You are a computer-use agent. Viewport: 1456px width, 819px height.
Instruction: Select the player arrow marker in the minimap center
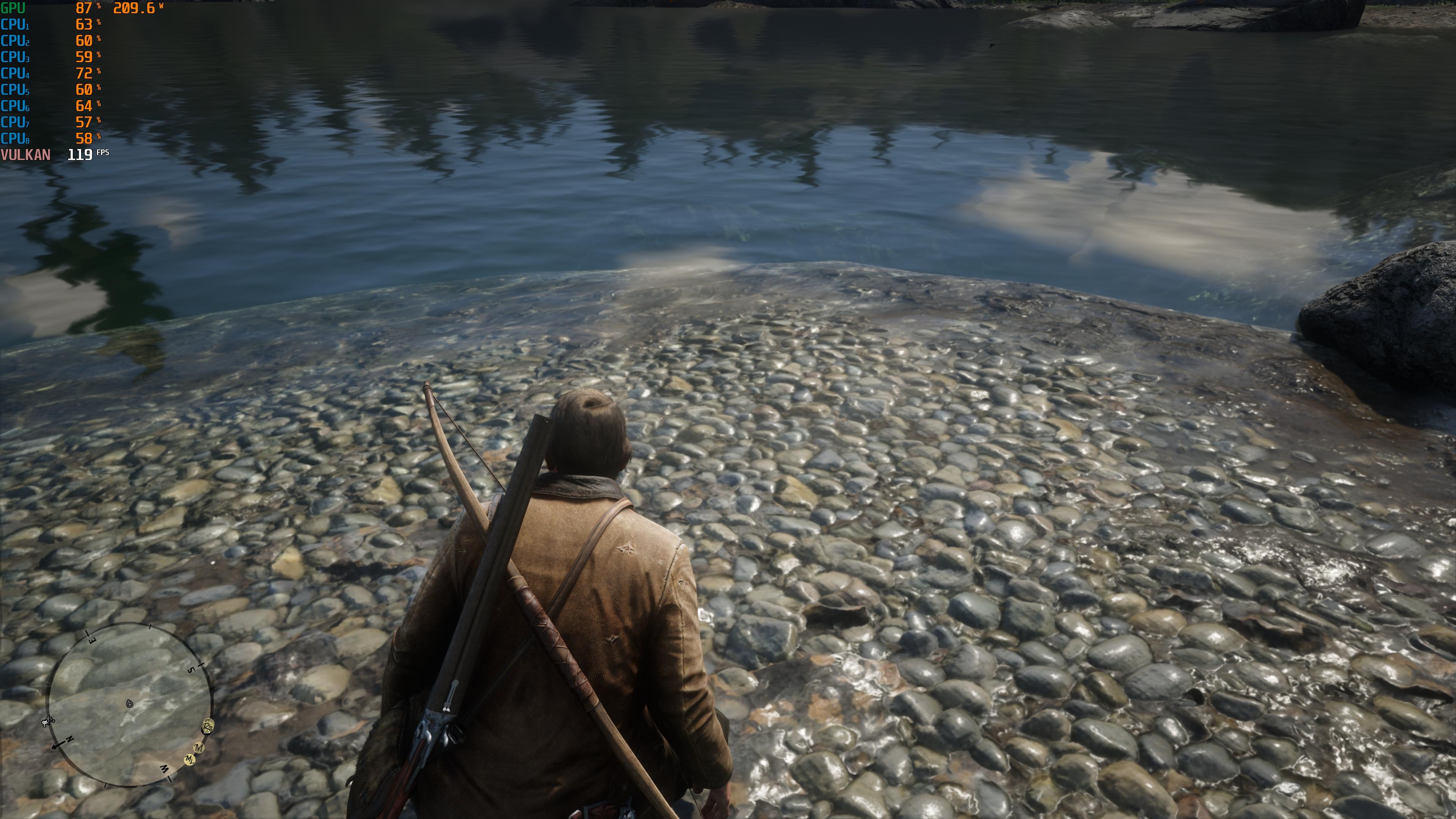(x=130, y=704)
